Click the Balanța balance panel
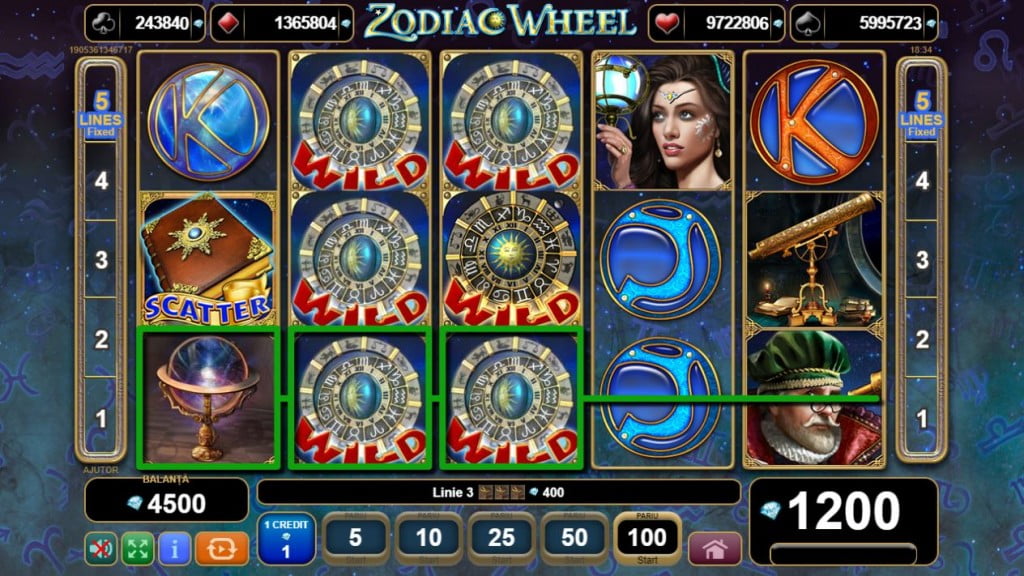1024x576 pixels. [166, 499]
